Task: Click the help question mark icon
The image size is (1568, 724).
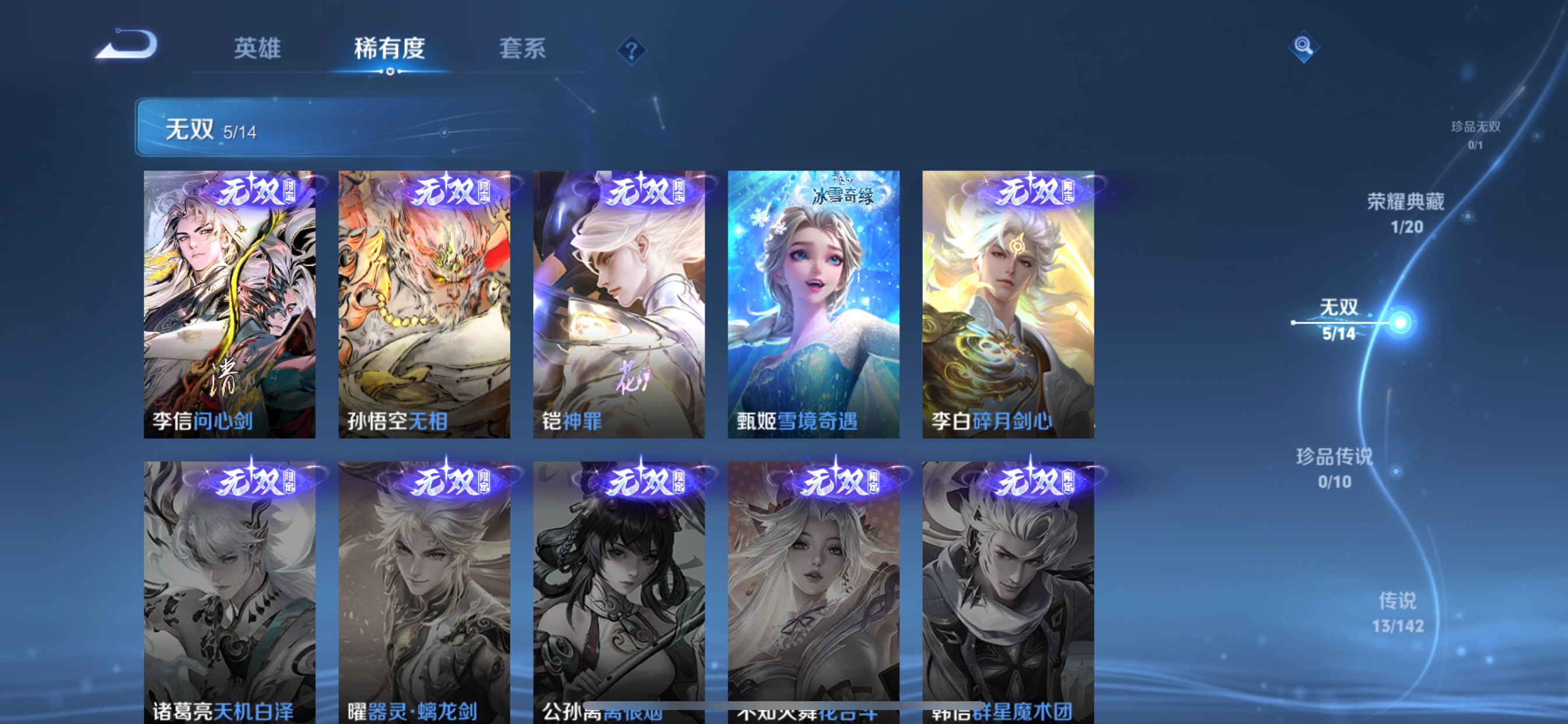Action: tap(631, 52)
